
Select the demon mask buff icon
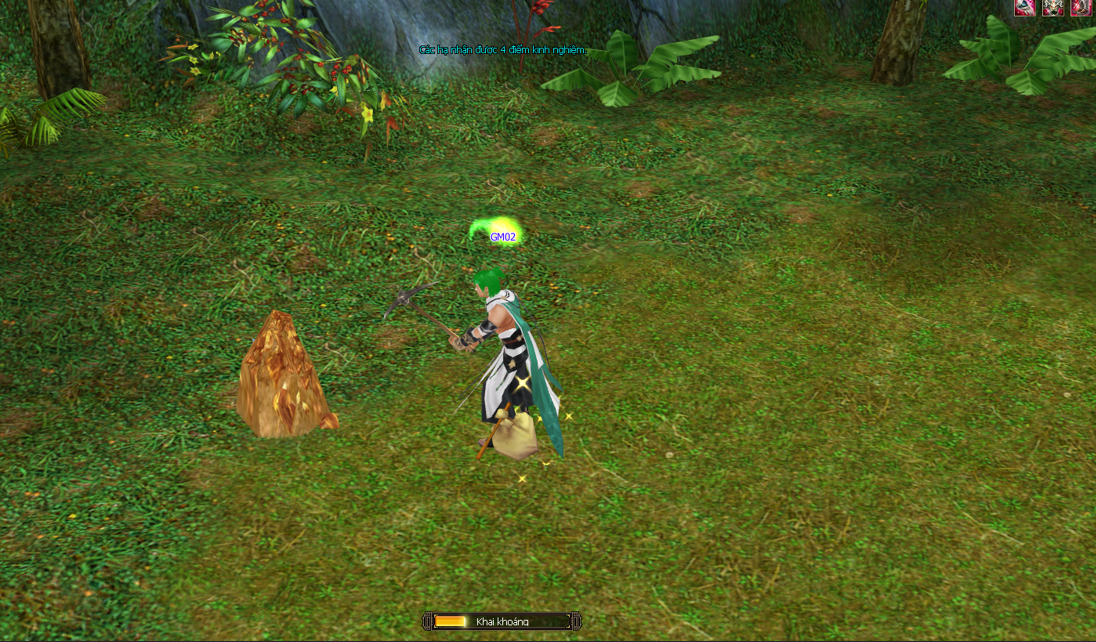coord(1053,7)
